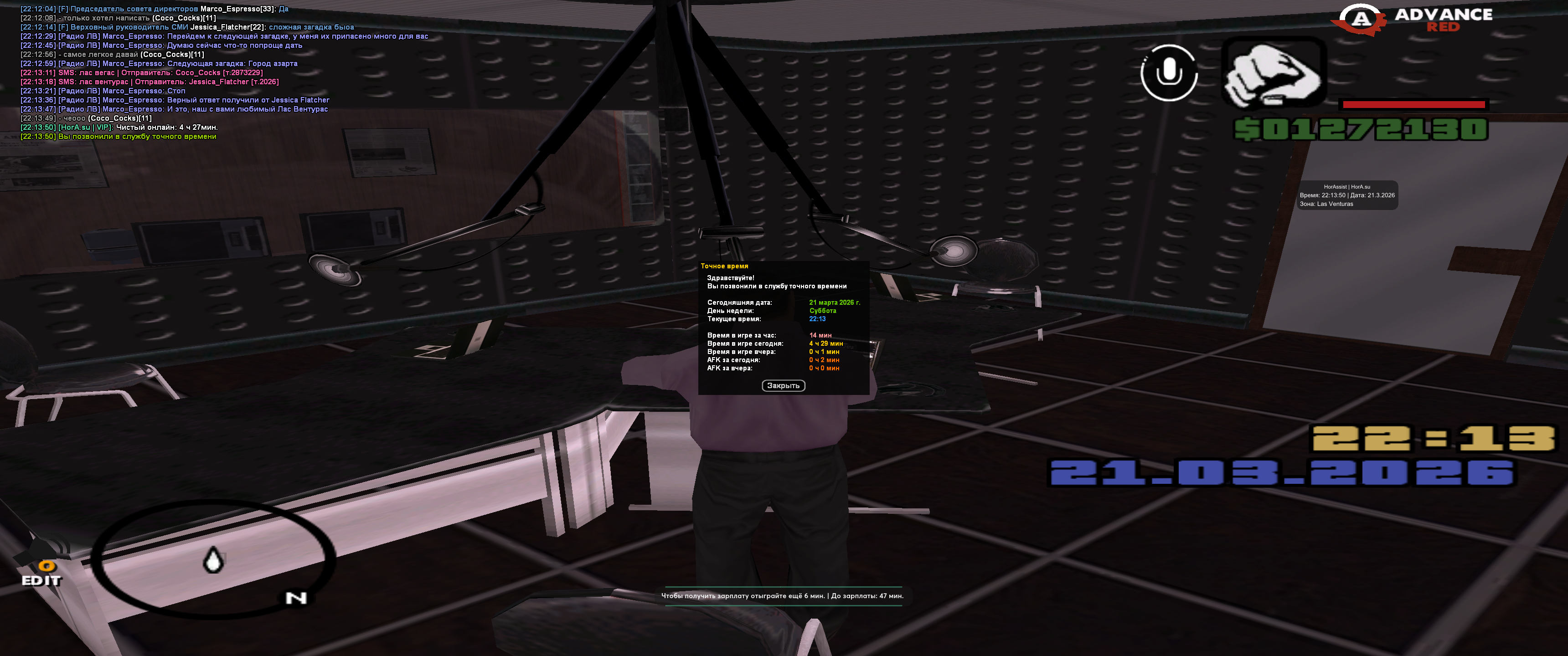Toggle the microphone voice chat icon
This screenshot has height=656, width=1568.
(1168, 73)
